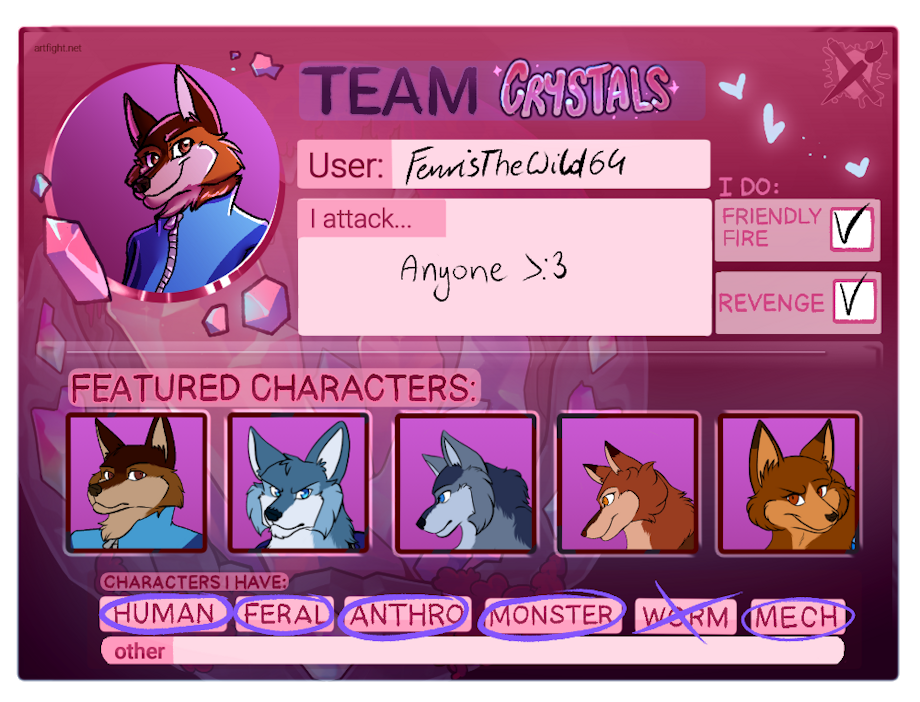The height and width of the screenshot is (702, 920).
Task: Click the 'other' characters field
Action: point(505,651)
